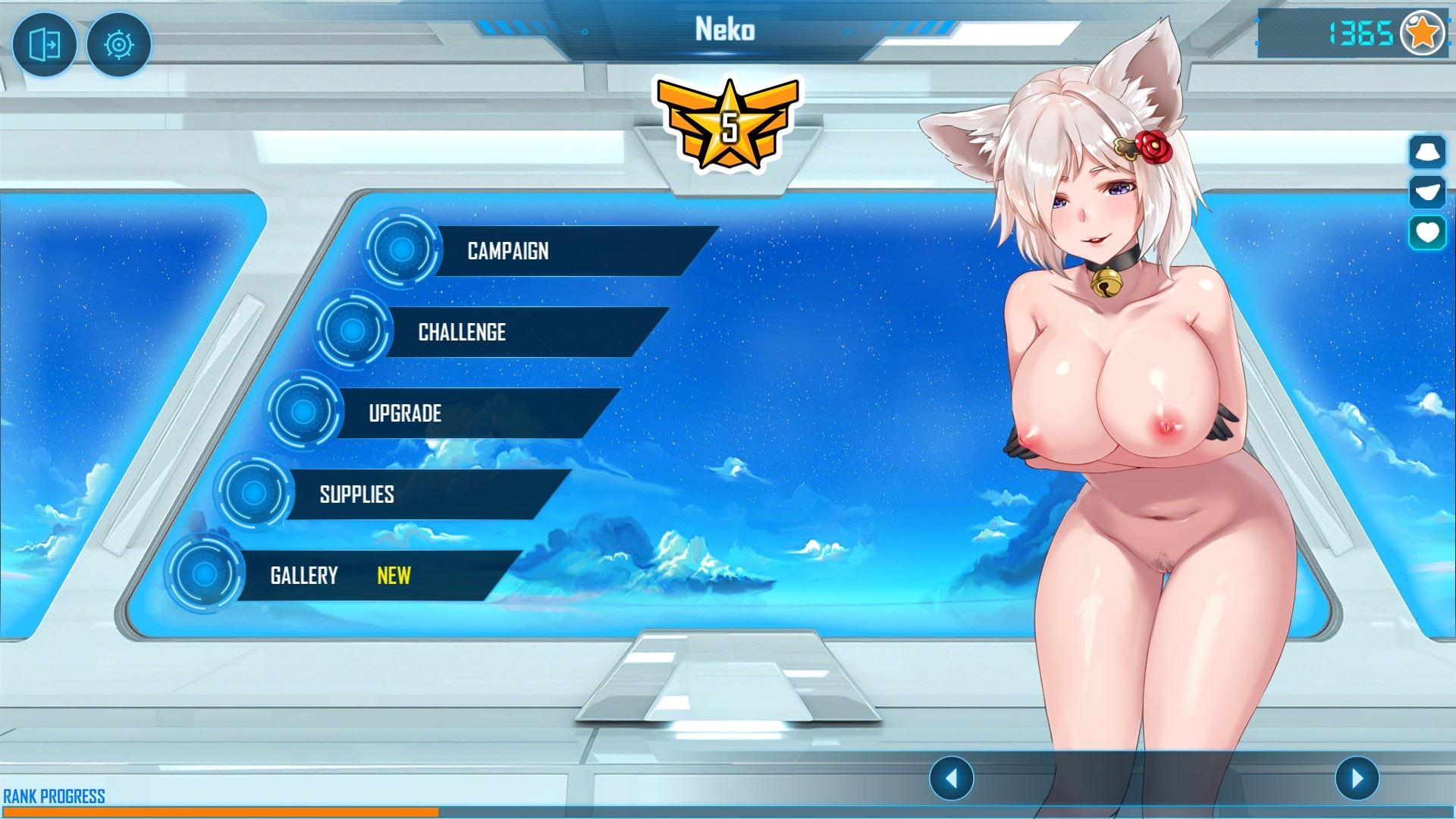
Task: Show the previous character with left arrow
Action: [x=951, y=777]
